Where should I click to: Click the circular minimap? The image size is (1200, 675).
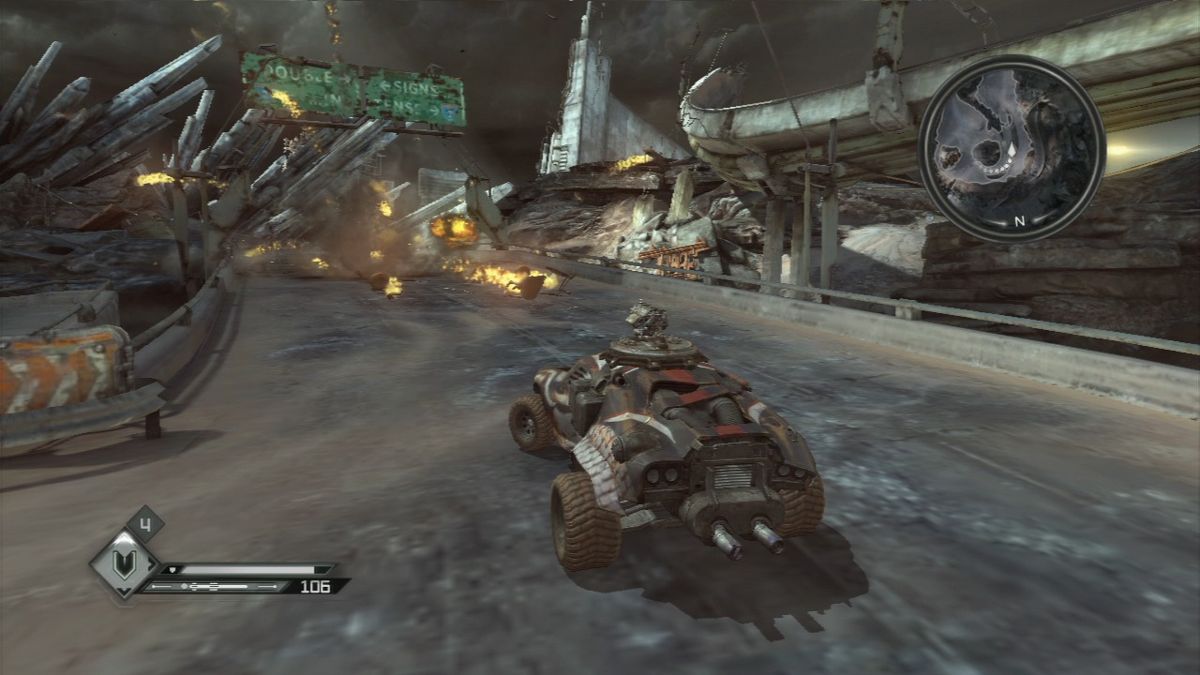(x=1011, y=148)
